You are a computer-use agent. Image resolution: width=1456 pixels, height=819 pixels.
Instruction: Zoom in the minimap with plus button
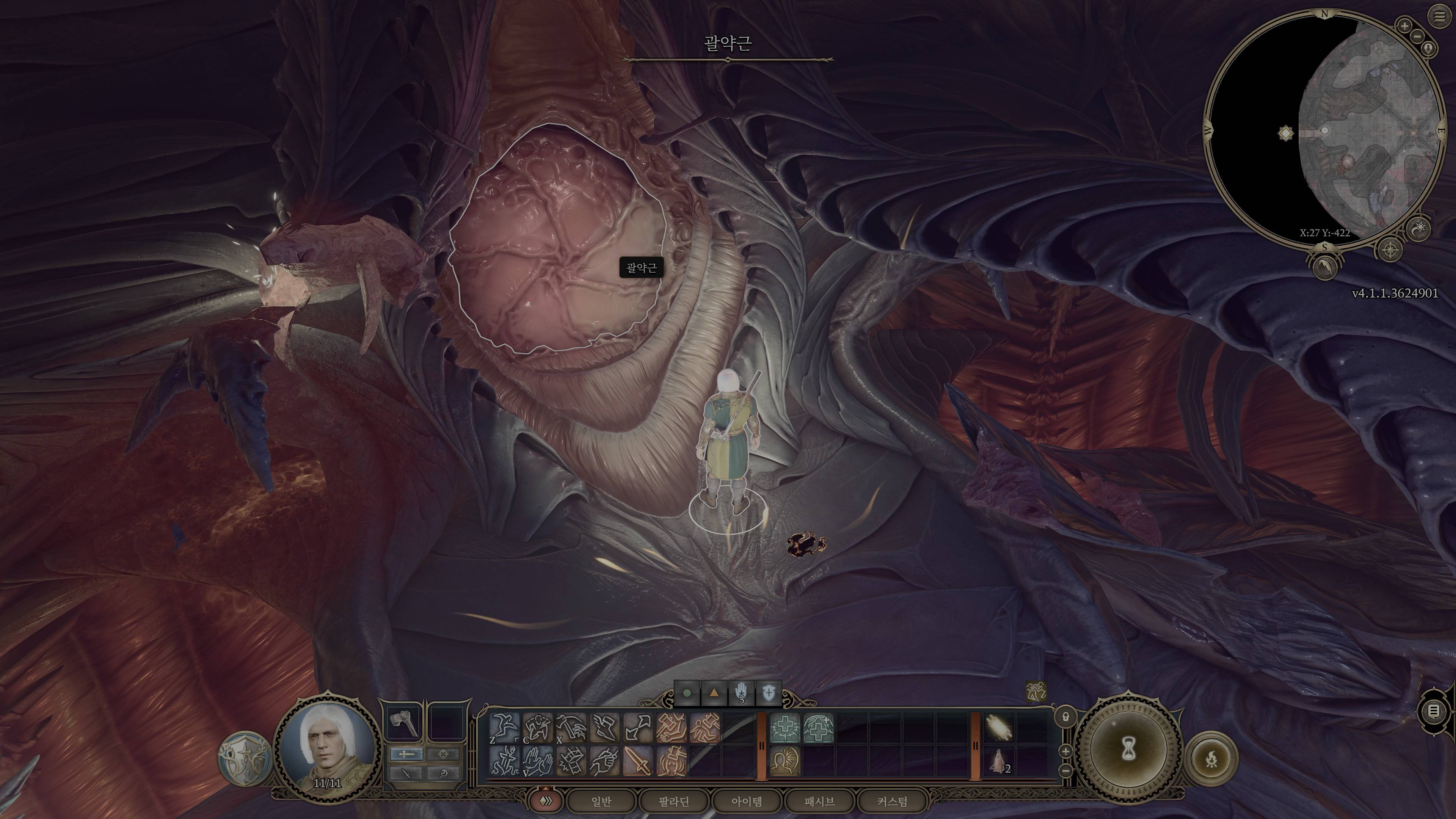click(x=1404, y=26)
